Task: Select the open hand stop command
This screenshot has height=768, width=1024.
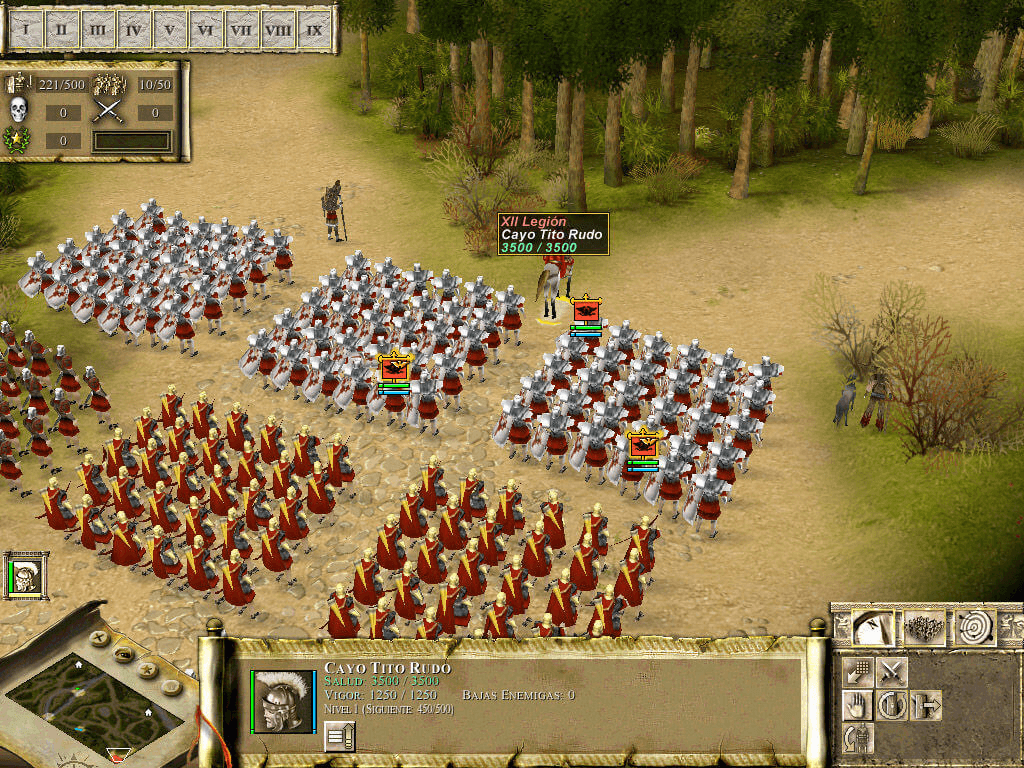Action: click(858, 706)
